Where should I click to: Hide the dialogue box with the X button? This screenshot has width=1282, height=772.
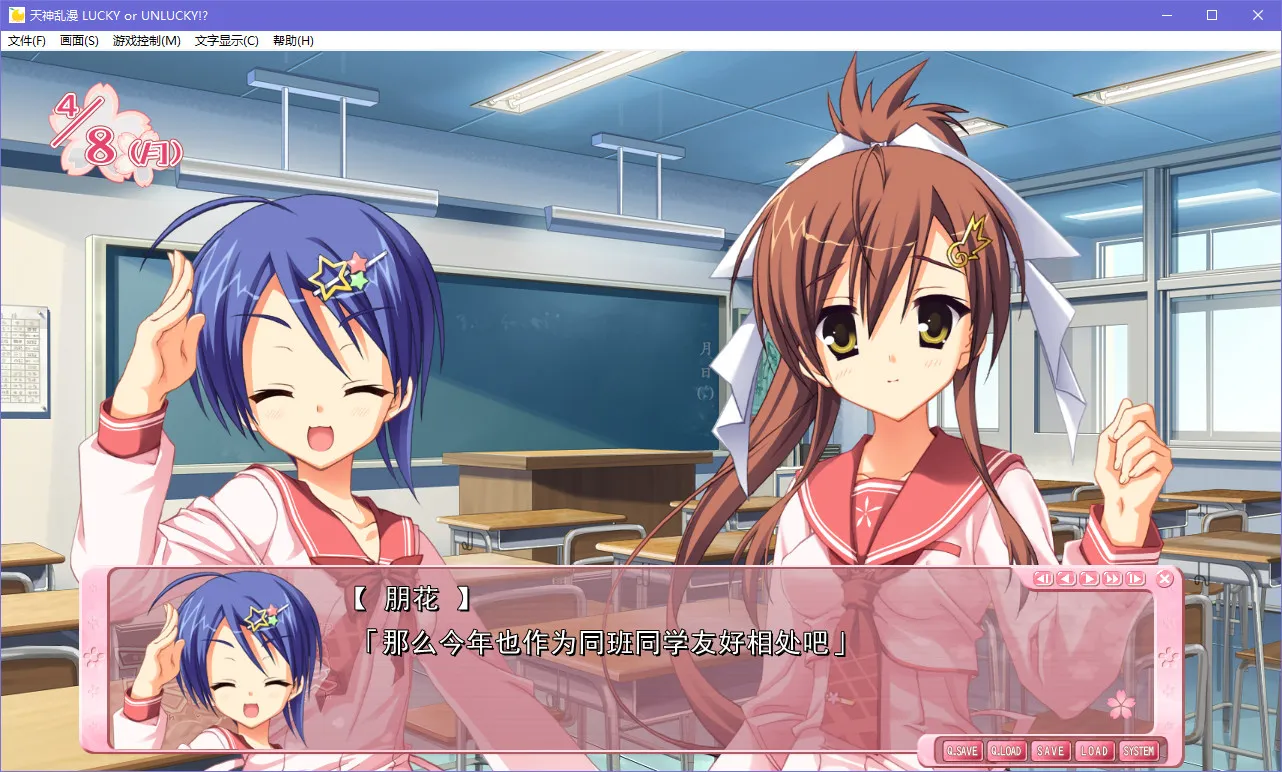(1165, 579)
